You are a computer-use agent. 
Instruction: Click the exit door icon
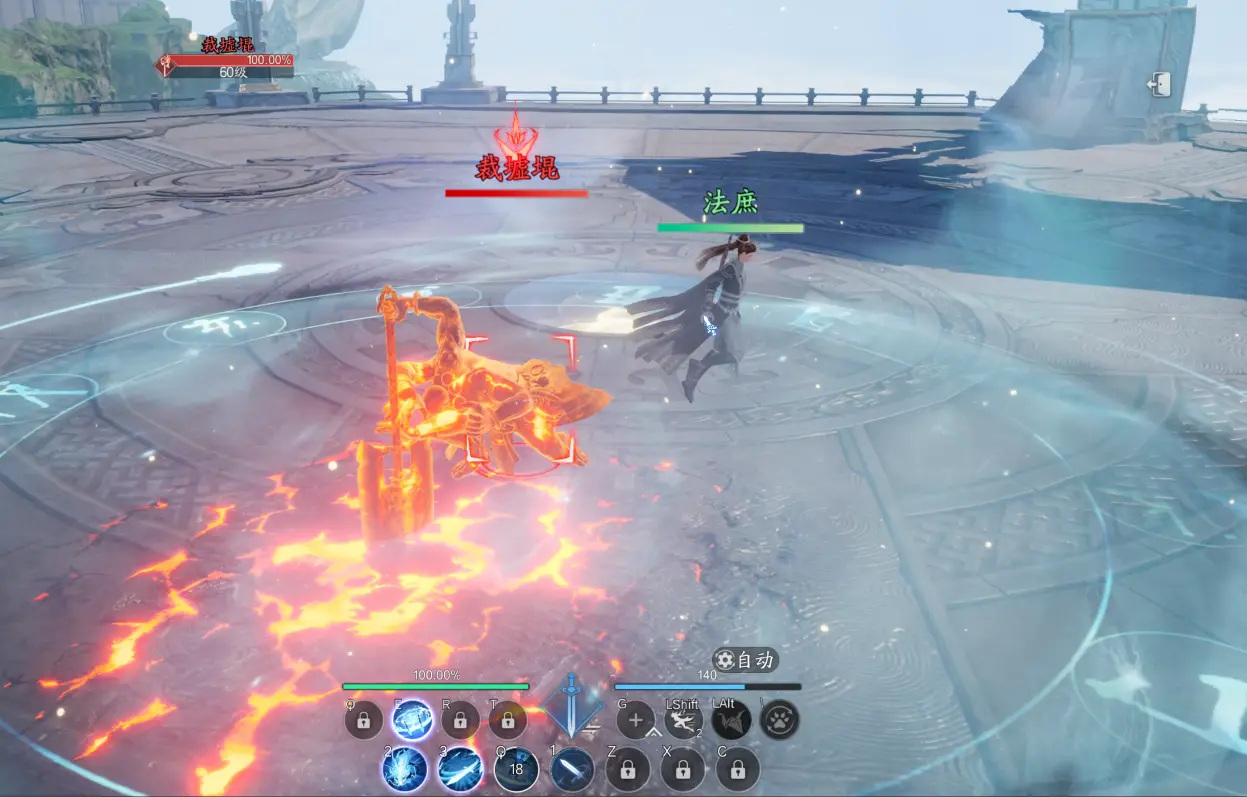pyautogui.click(x=1159, y=85)
